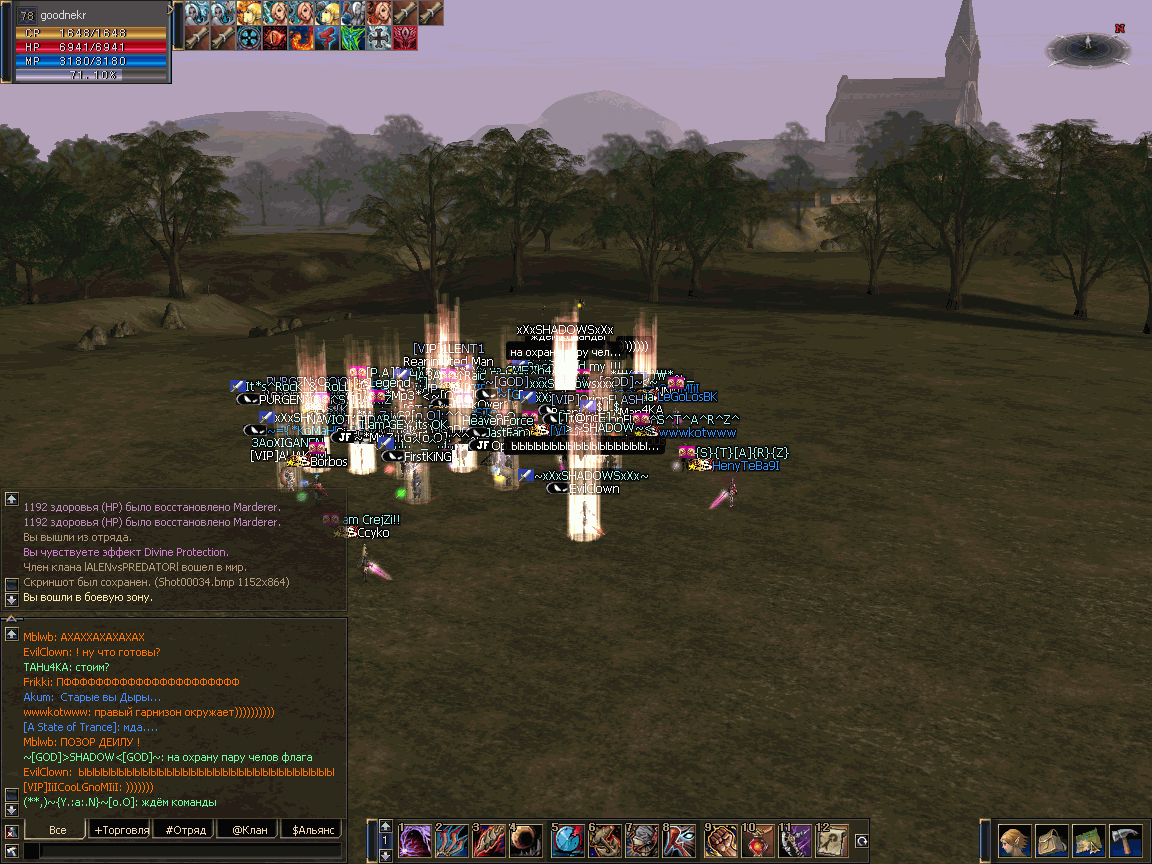Activate the purple vortex skill in slot 1
The width and height of the screenshot is (1152, 864).
pos(415,839)
